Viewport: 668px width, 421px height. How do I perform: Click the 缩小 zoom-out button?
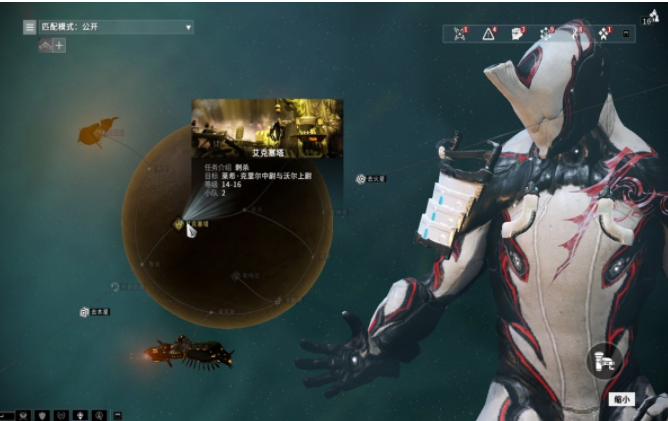pyautogui.click(x=621, y=398)
